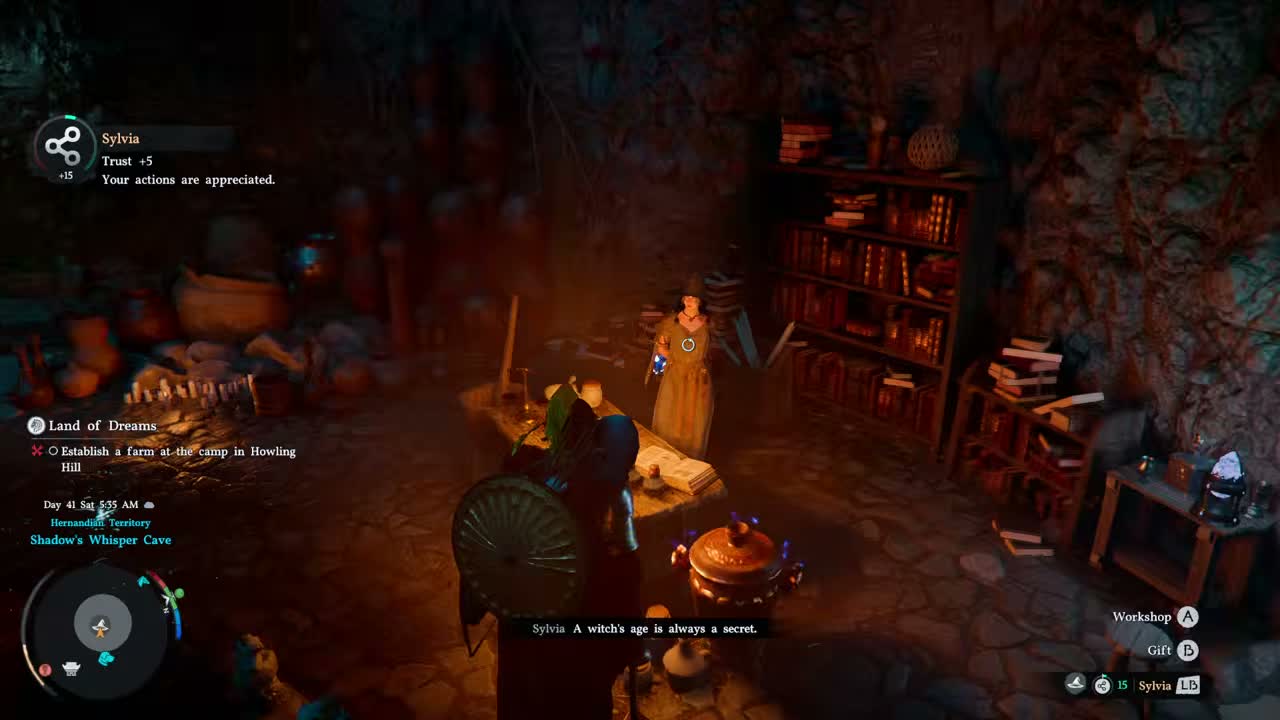Select the witch hat icon beside Sylvia's name
1280x720 pixels.
(x=1075, y=685)
